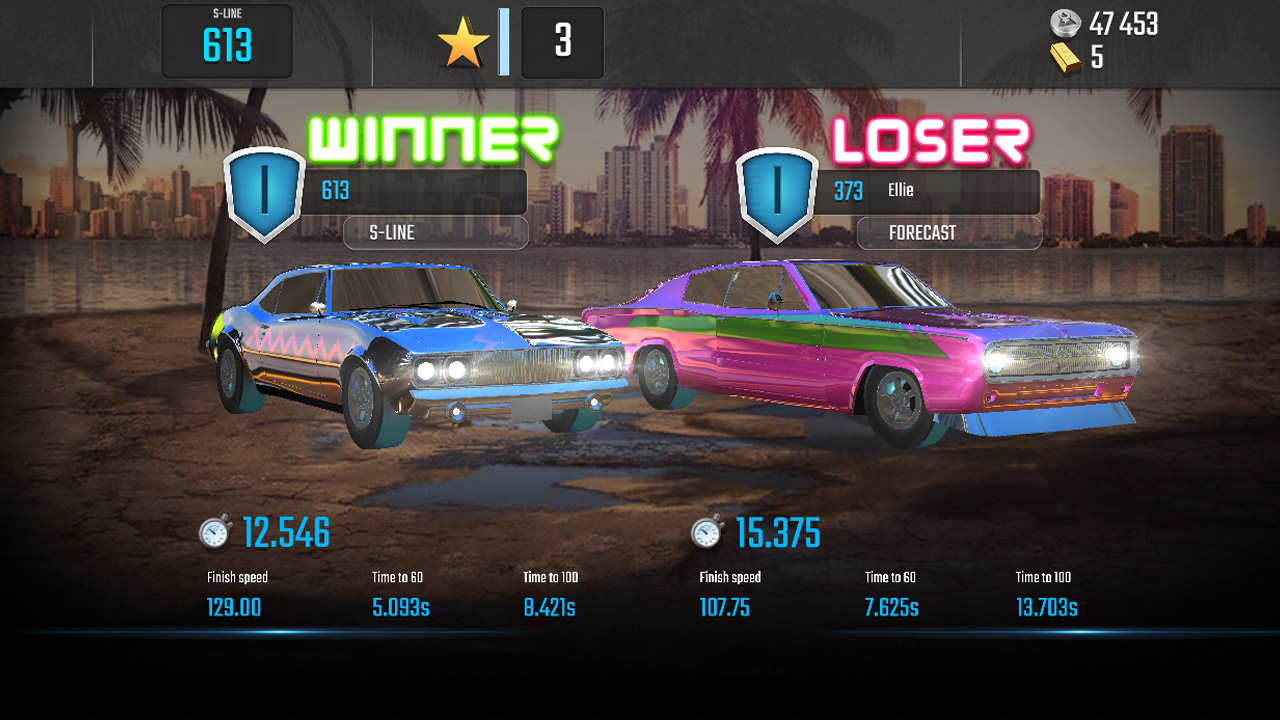The height and width of the screenshot is (720, 1280).
Task: Select the loser's FORECAST car label
Action: [x=949, y=233]
